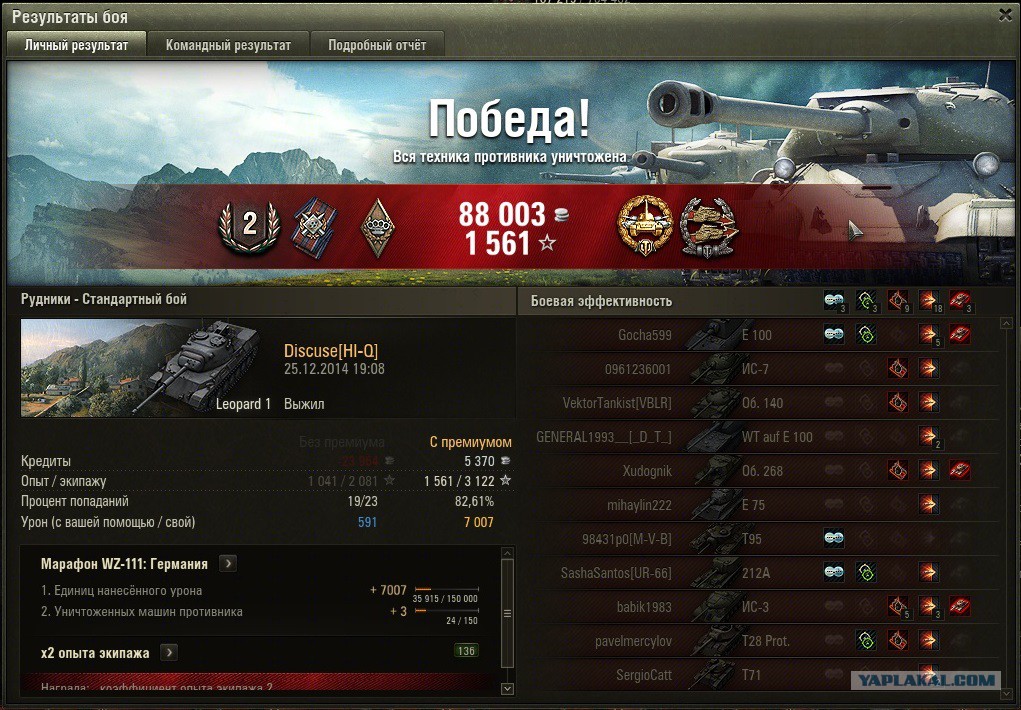Select the babik1983 ИС-3 row

pyautogui.click(x=760, y=607)
